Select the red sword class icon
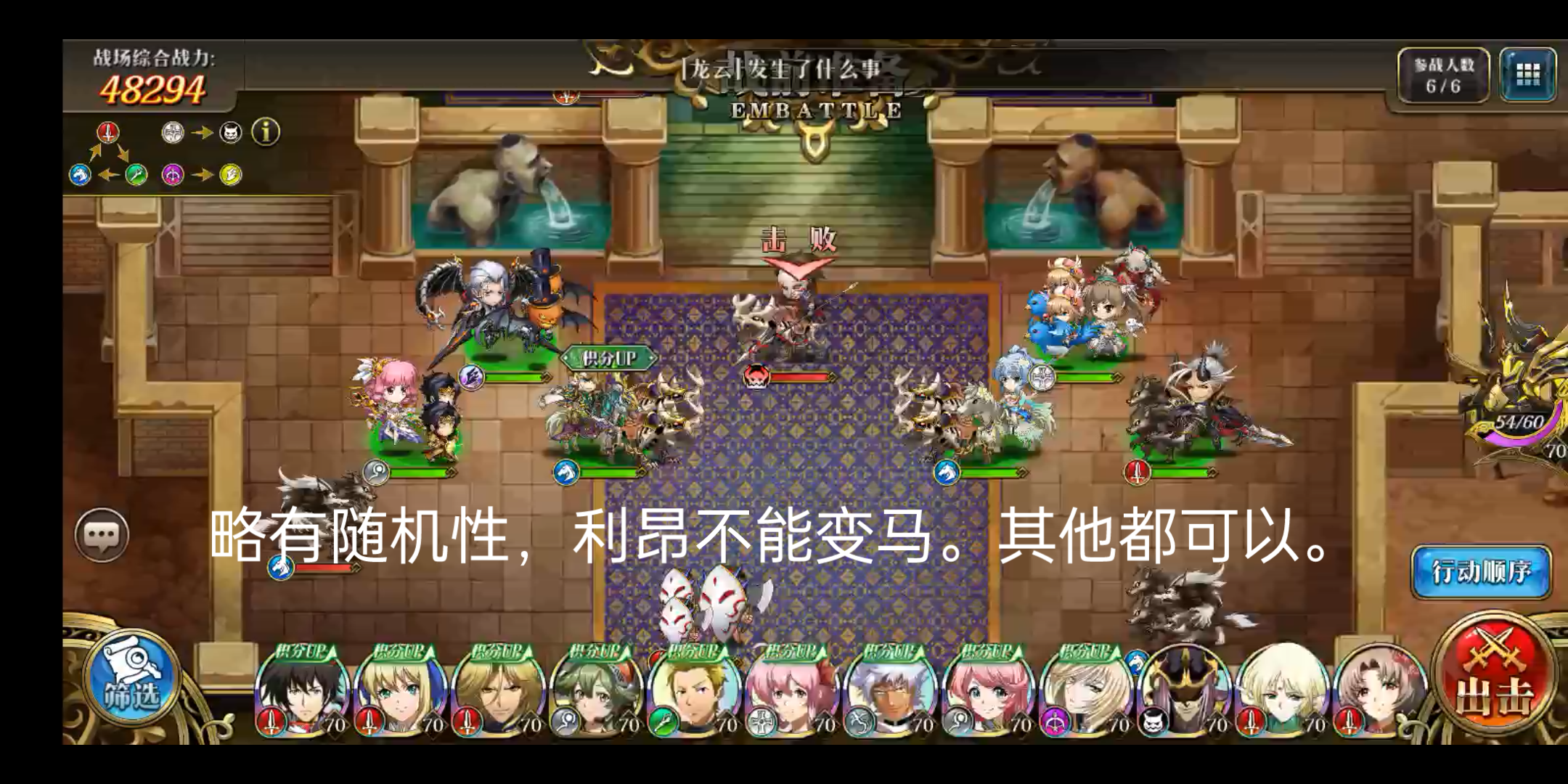This screenshot has width=1568, height=784. 107,133
